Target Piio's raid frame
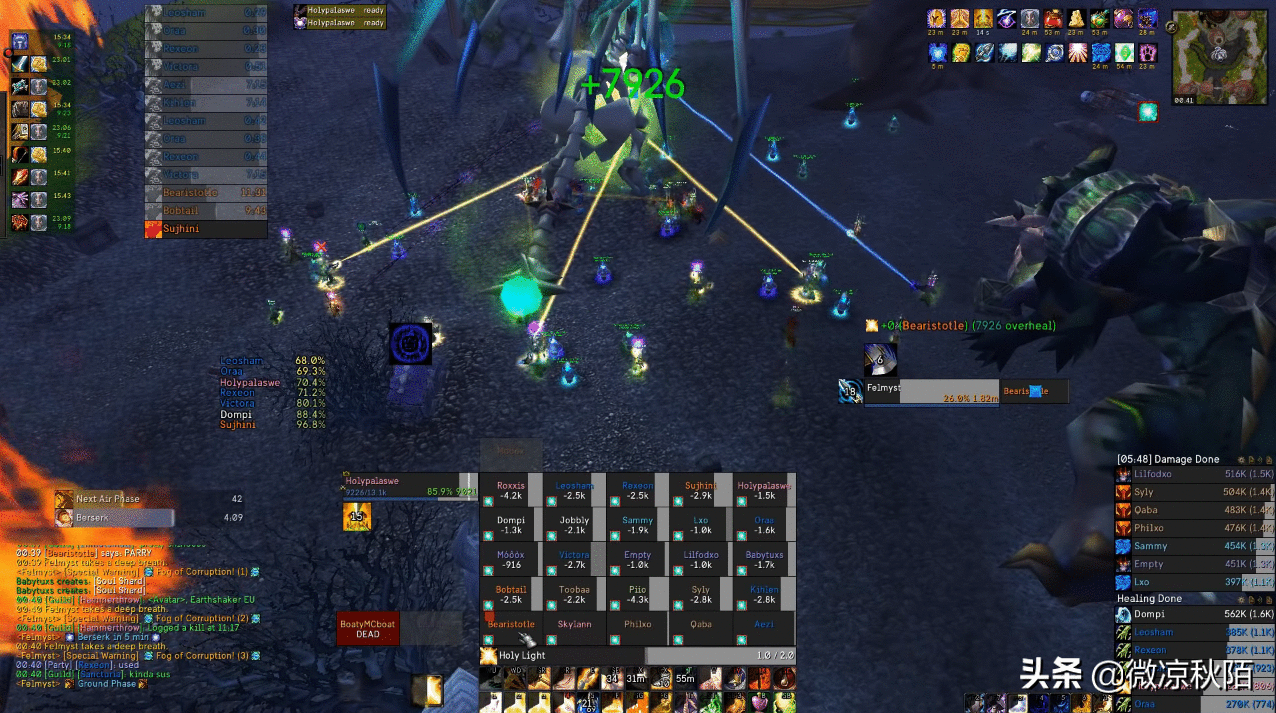 tap(637, 594)
